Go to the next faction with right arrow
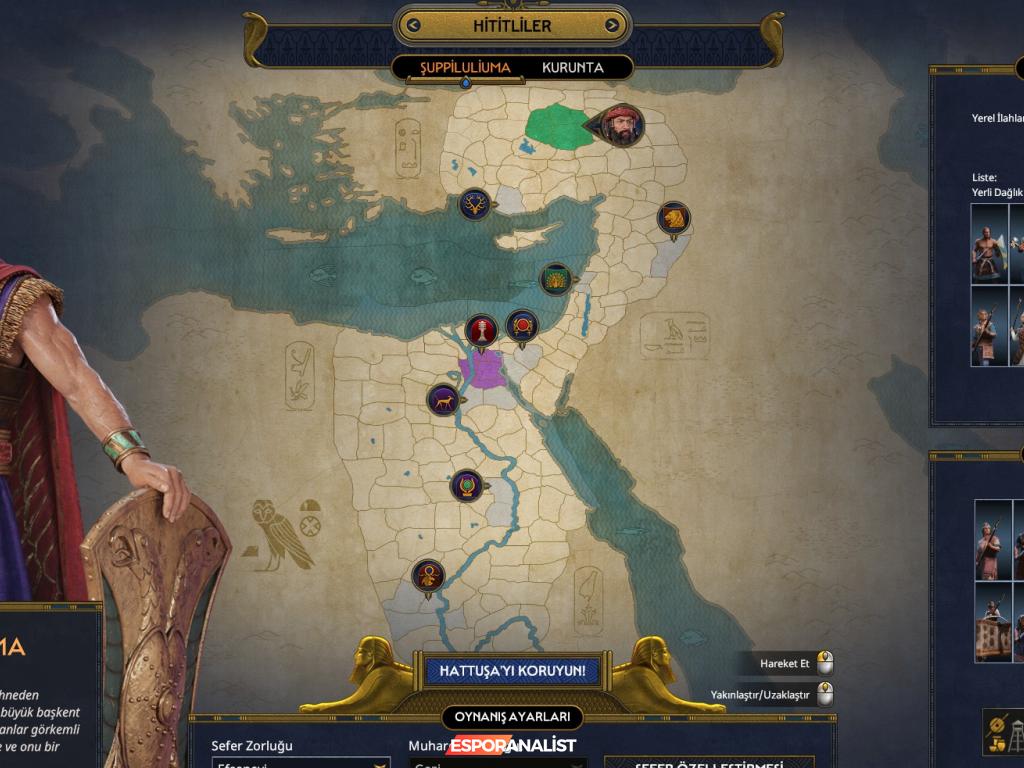This screenshot has height=768, width=1024. pyautogui.click(x=610, y=26)
